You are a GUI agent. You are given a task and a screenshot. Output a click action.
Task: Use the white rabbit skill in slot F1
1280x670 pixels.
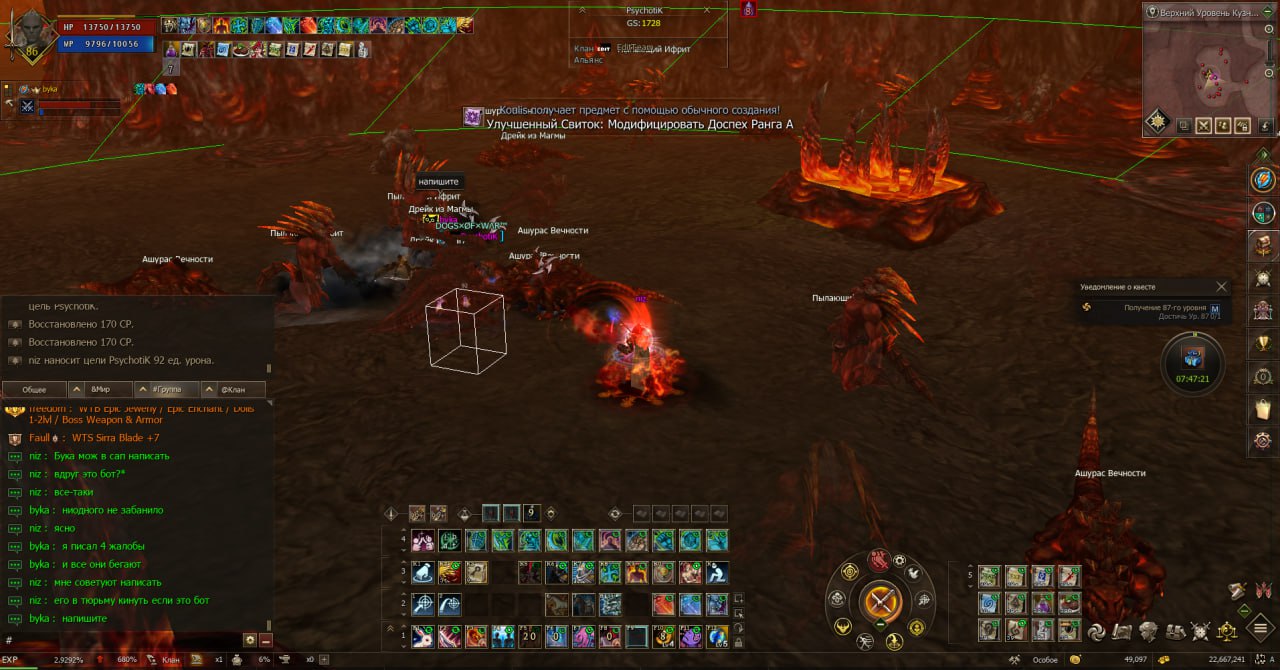pos(422,636)
